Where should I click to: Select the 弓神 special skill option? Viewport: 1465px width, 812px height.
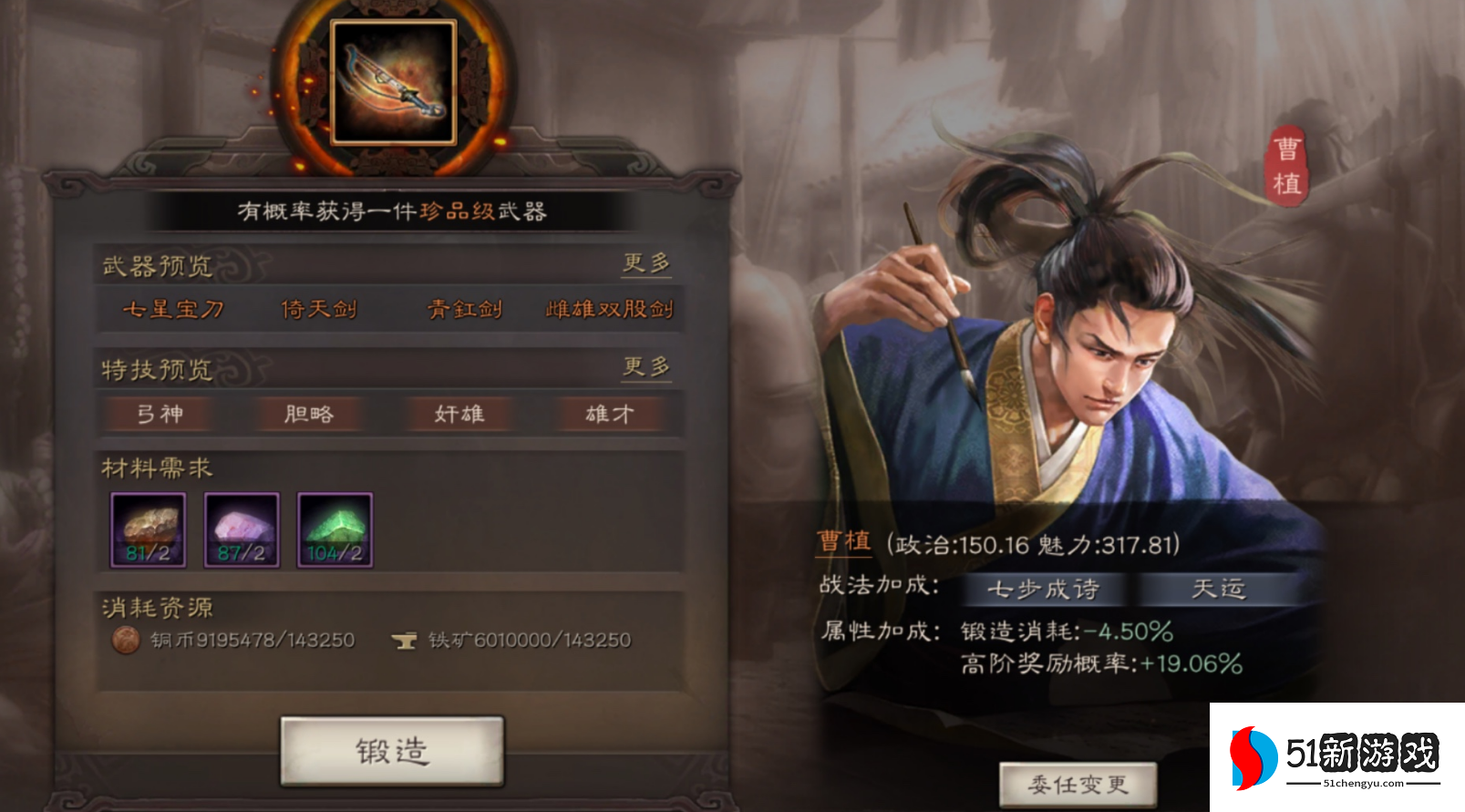click(x=158, y=415)
